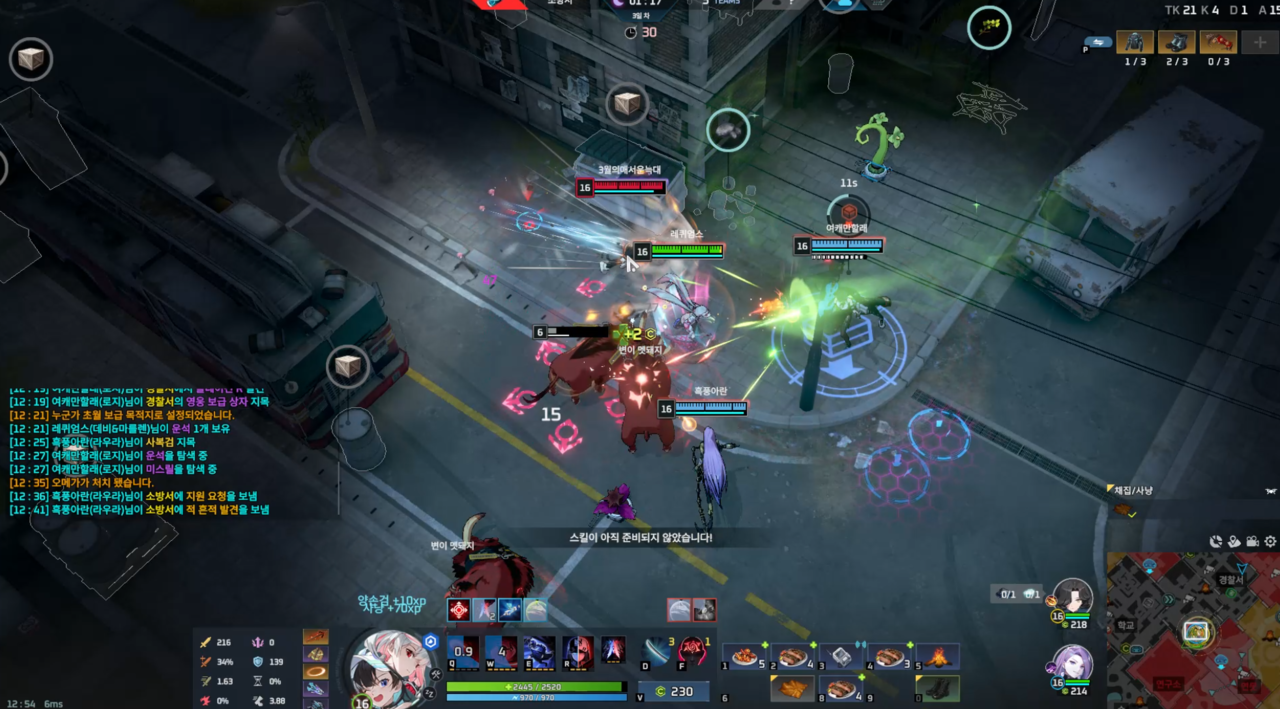The width and height of the screenshot is (1280, 709).
Task: Activate the F tactical skill icon
Action: pyautogui.click(x=693, y=651)
